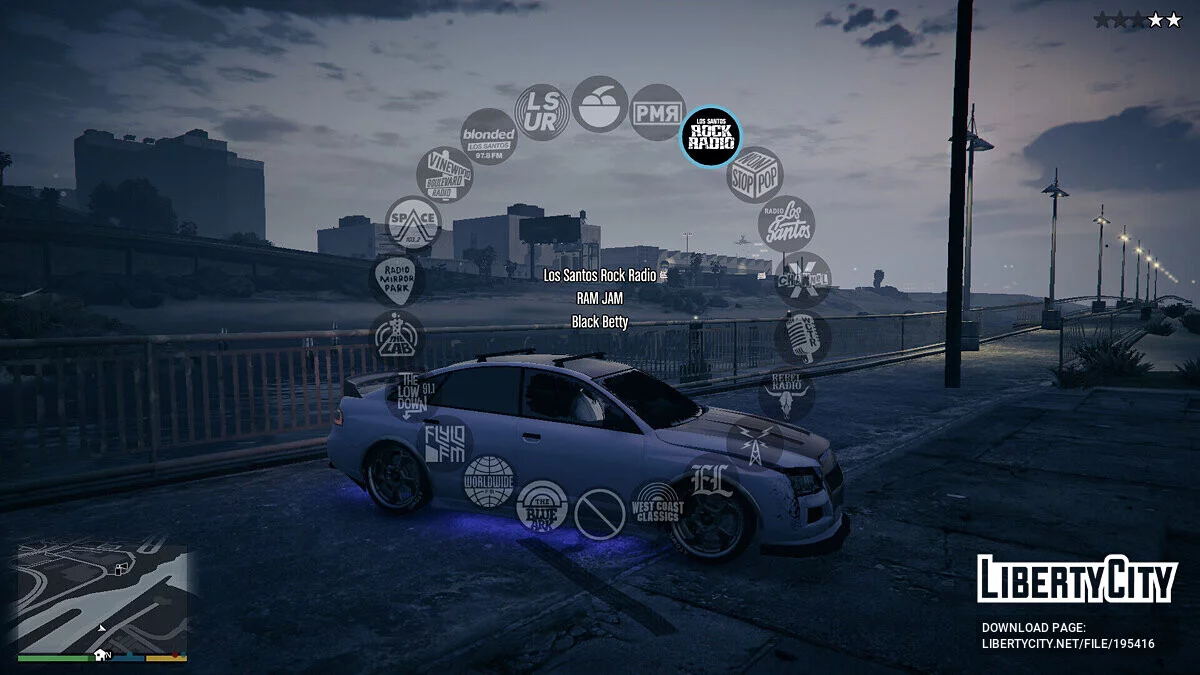Image resolution: width=1200 pixels, height=675 pixels.
Task: Choose the LS UR station
Action: click(x=542, y=112)
